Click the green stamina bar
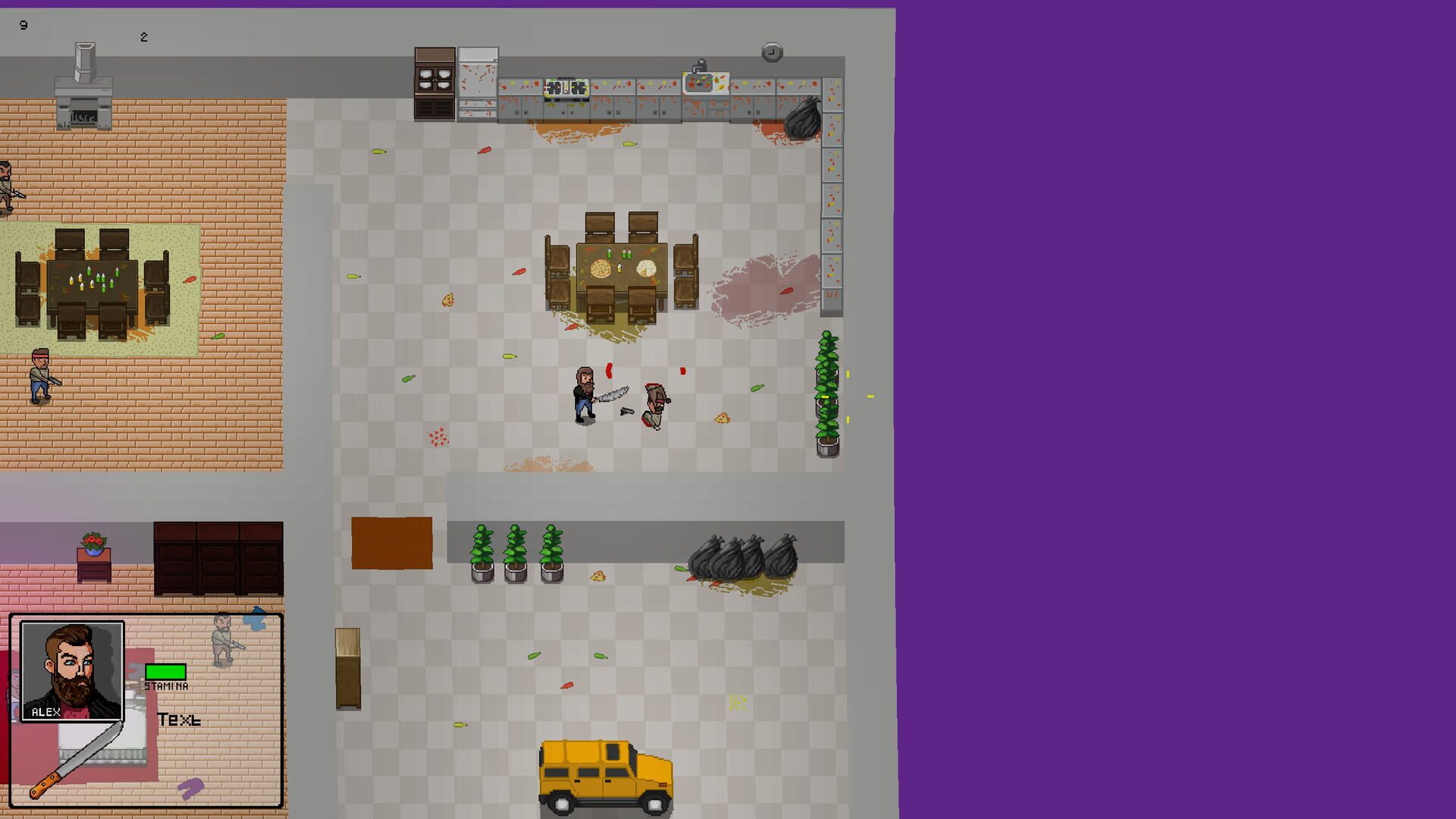Image resolution: width=1456 pixels, height=819 pixels. 166,670
